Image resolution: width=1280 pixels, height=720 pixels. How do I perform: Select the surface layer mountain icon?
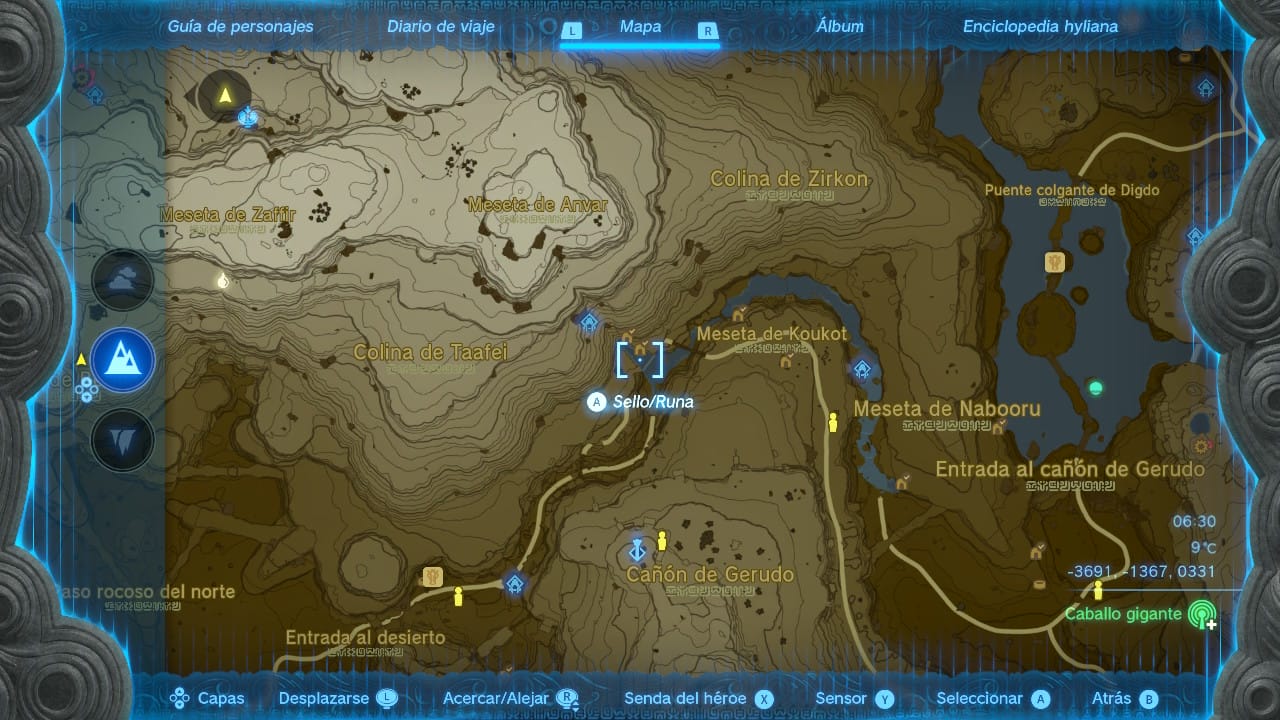tap(123, 360)
